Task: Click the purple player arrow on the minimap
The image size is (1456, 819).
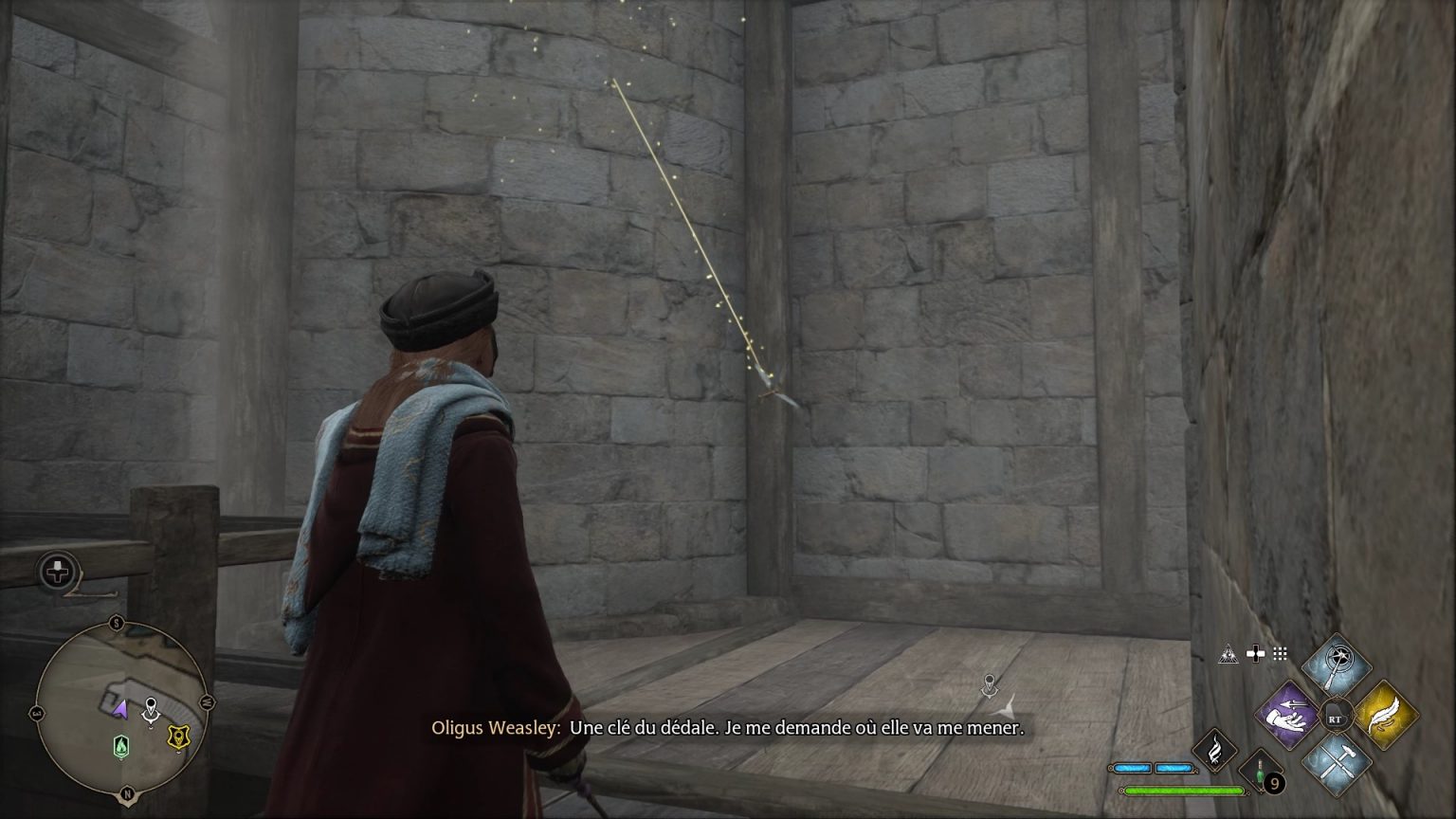Action: pos(123,709)
